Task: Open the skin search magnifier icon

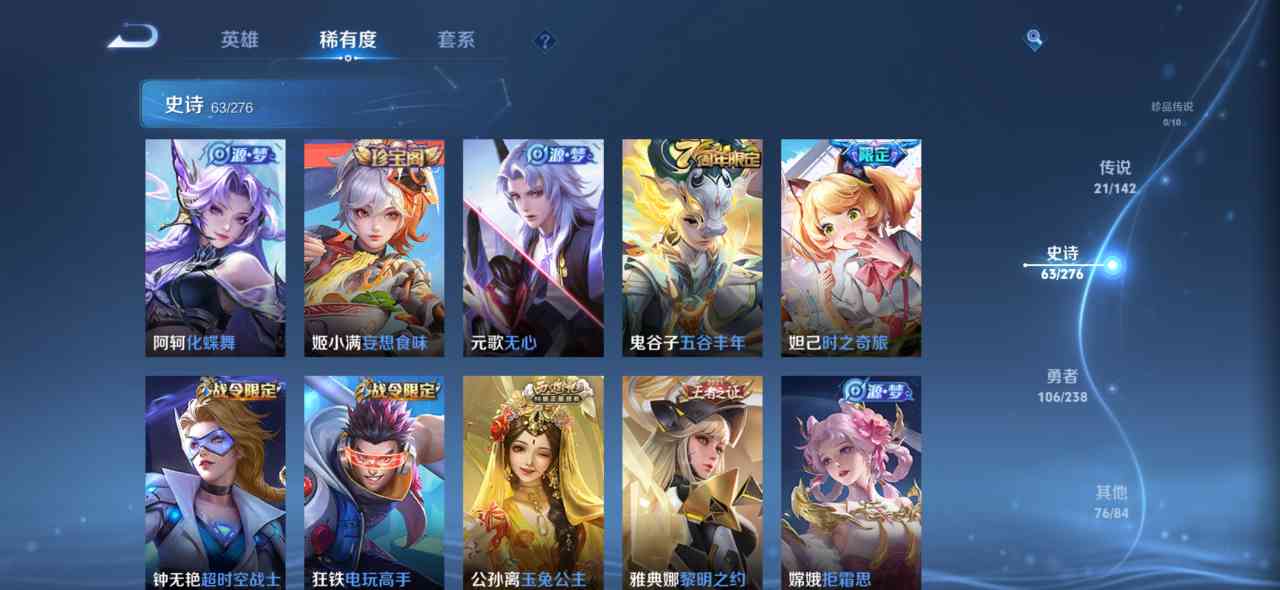Action: pos(1034,40)
